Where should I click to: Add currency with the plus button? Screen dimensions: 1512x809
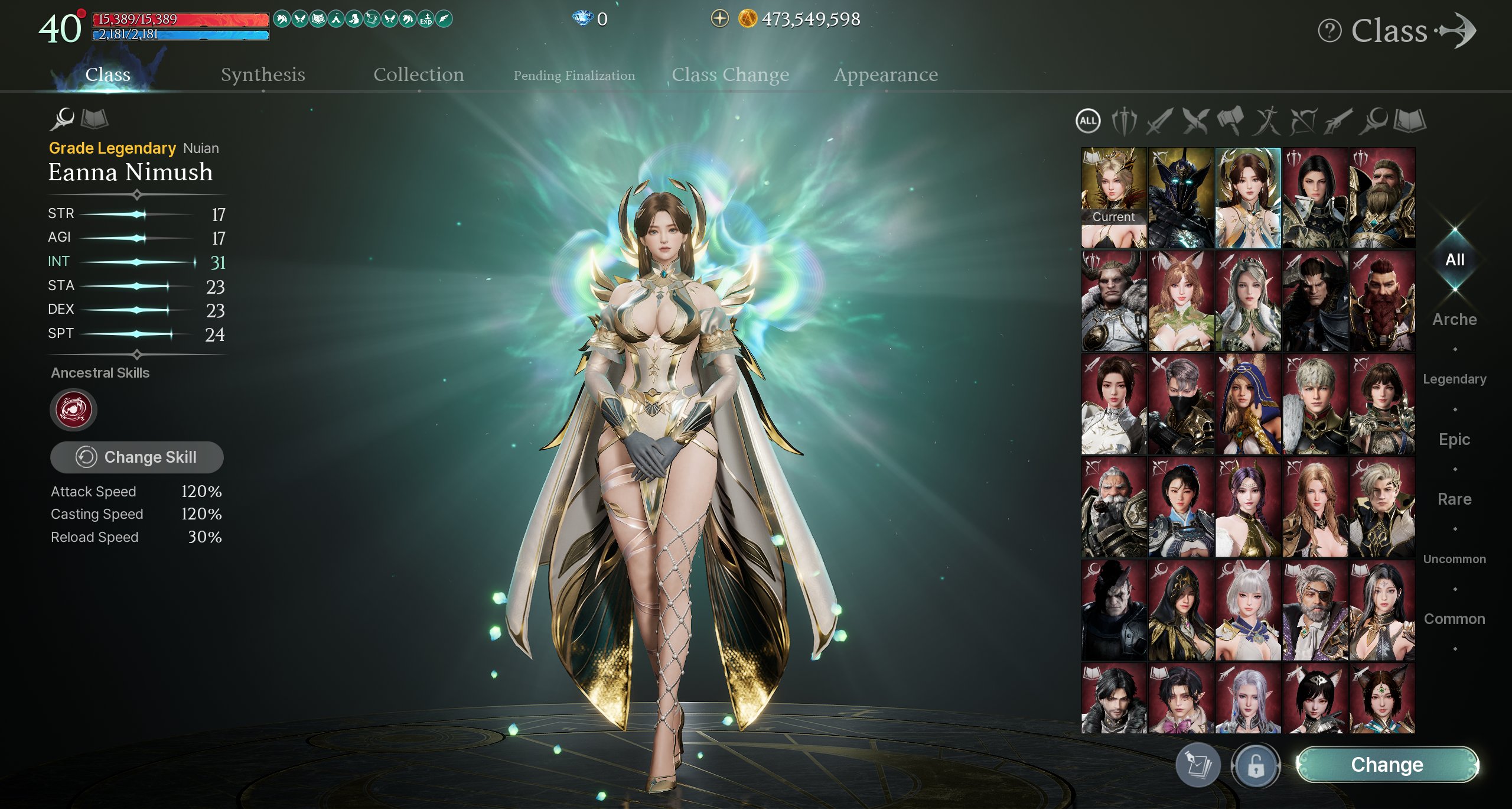pos(719,19)
